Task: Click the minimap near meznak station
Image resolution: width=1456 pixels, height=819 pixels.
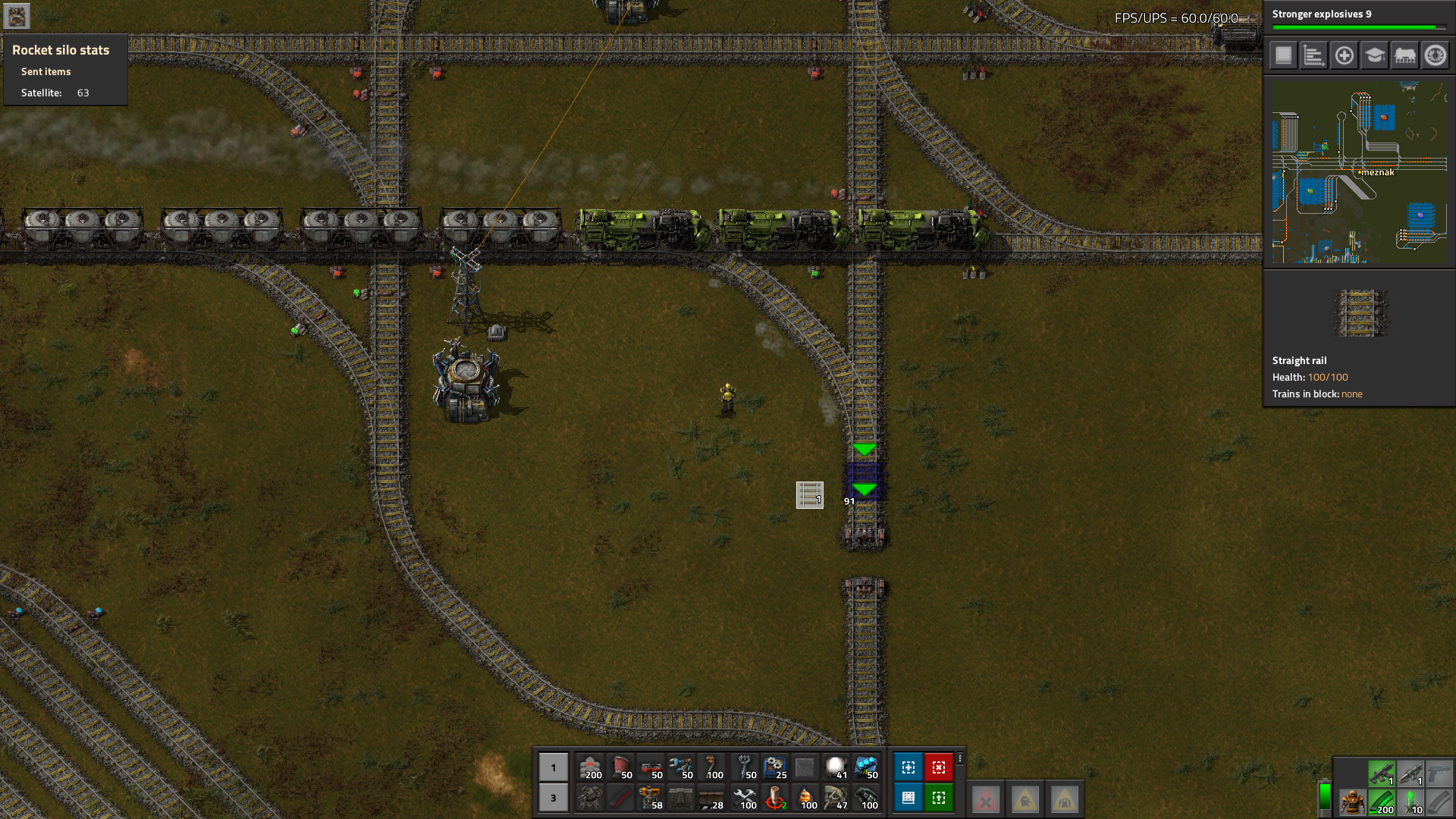Action: click(1377, 172)
